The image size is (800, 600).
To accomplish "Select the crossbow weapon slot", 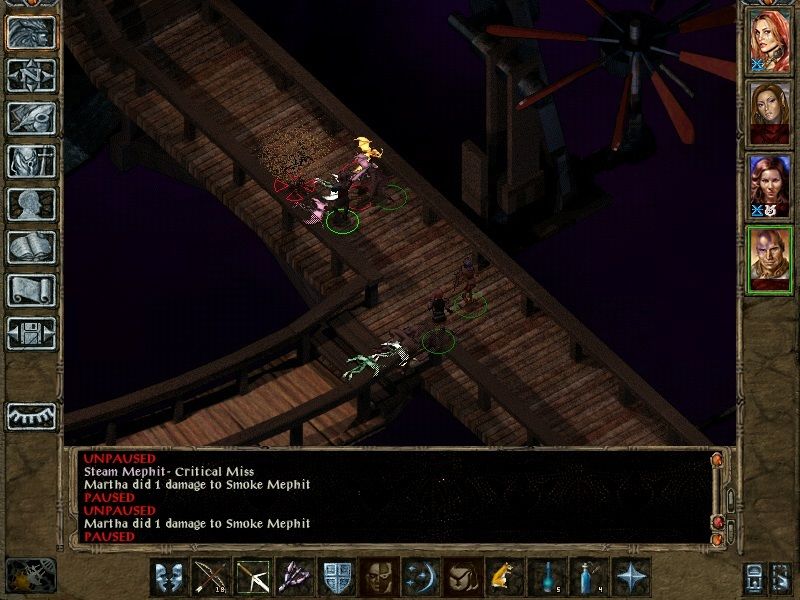I will click(252, 578).
